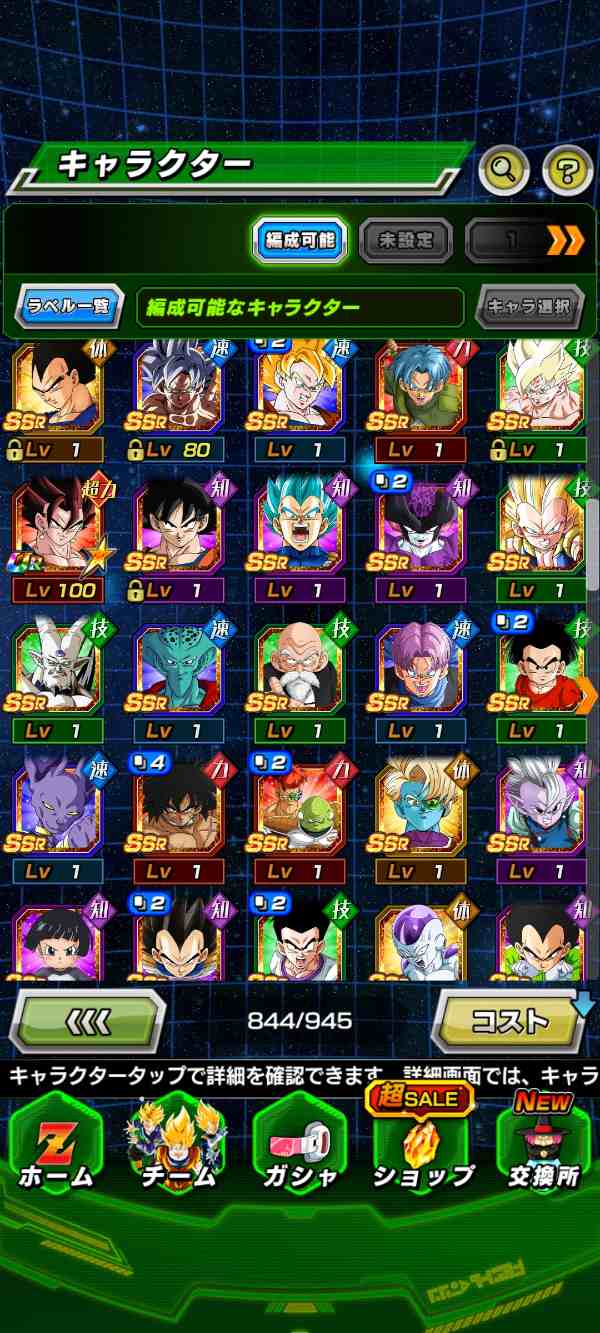Image resolution: width=600 pixels, height=1333 pixels.
Task: Open the magnifying glass search
Action: tap(503, 171)
